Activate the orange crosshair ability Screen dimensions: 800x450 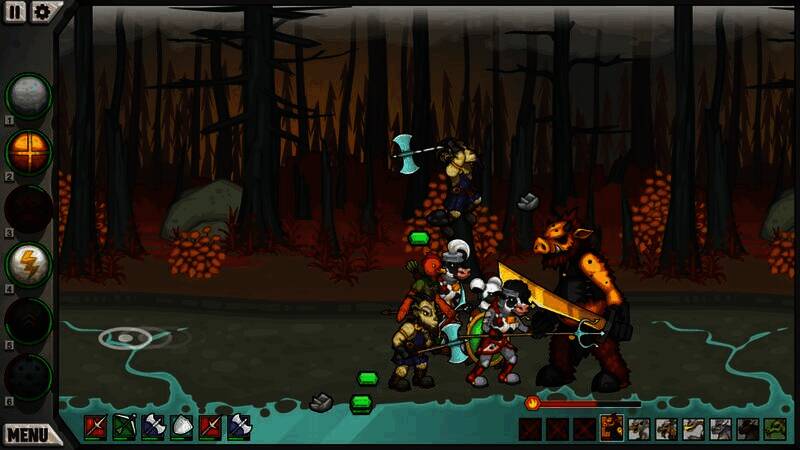(28, 151)
